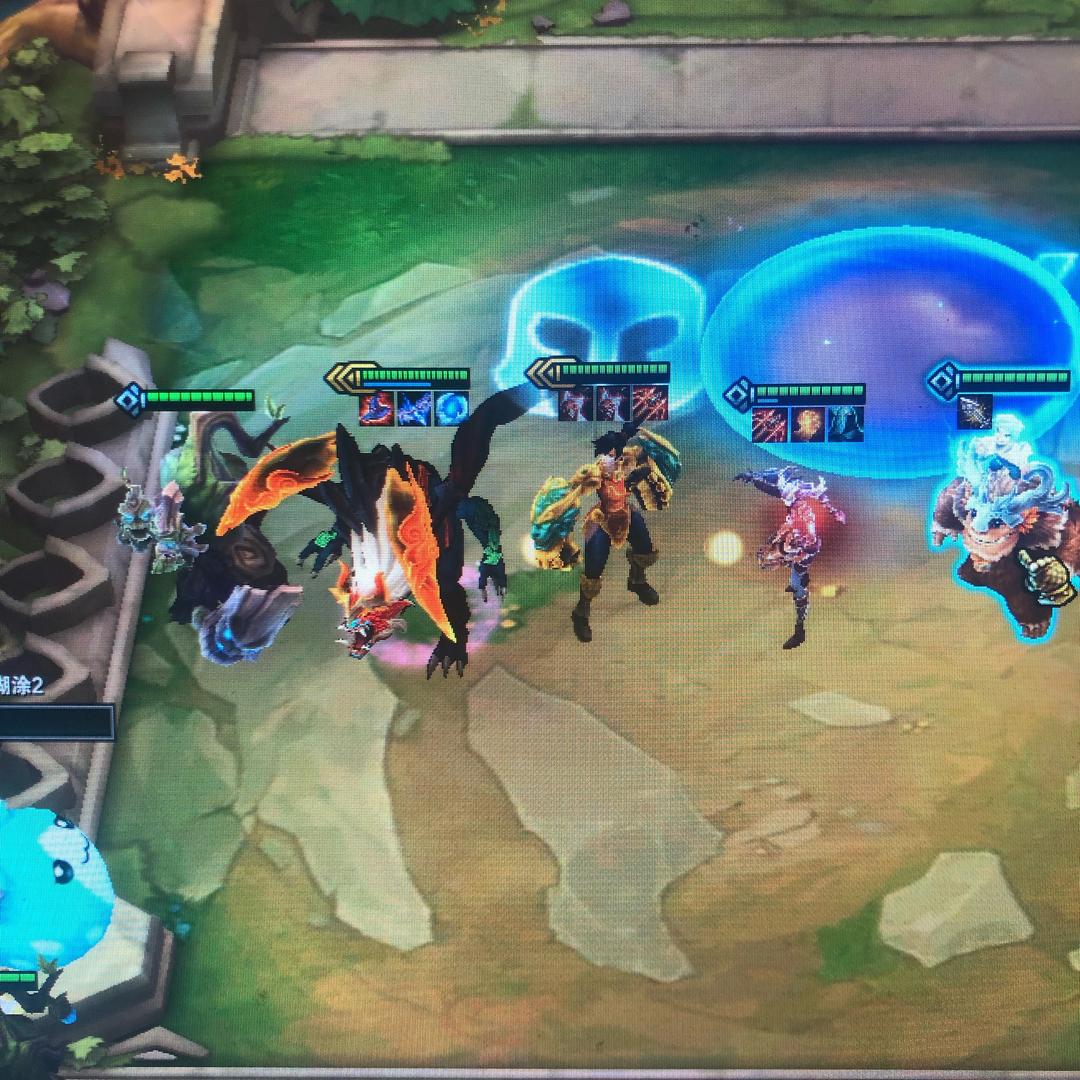The height and width of the screenshot is (1080, 1080).
Task: Click the dark hooded cloak item icon
Action: pos(845,424)
